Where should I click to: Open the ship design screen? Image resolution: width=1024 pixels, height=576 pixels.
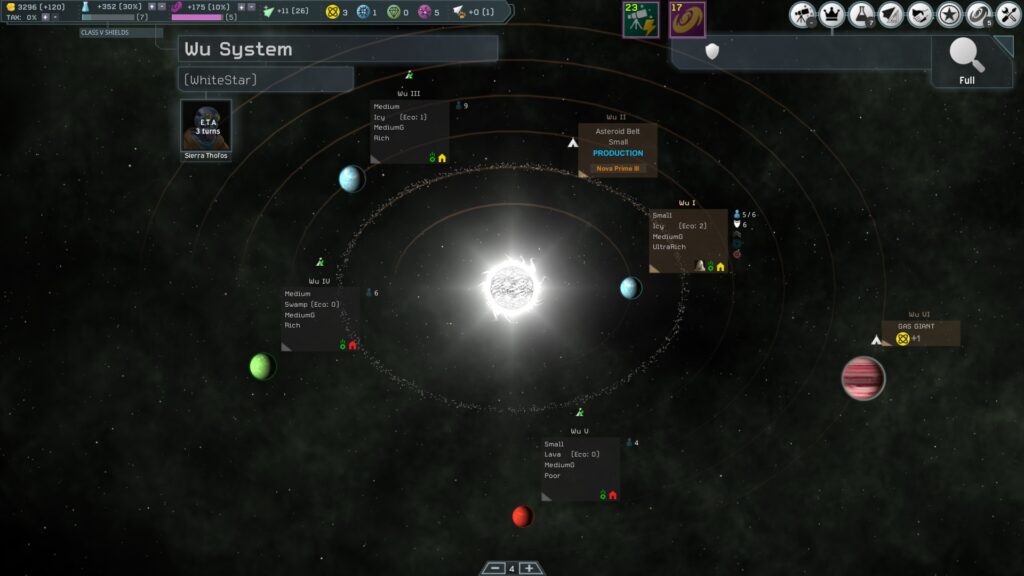[891, 15]
